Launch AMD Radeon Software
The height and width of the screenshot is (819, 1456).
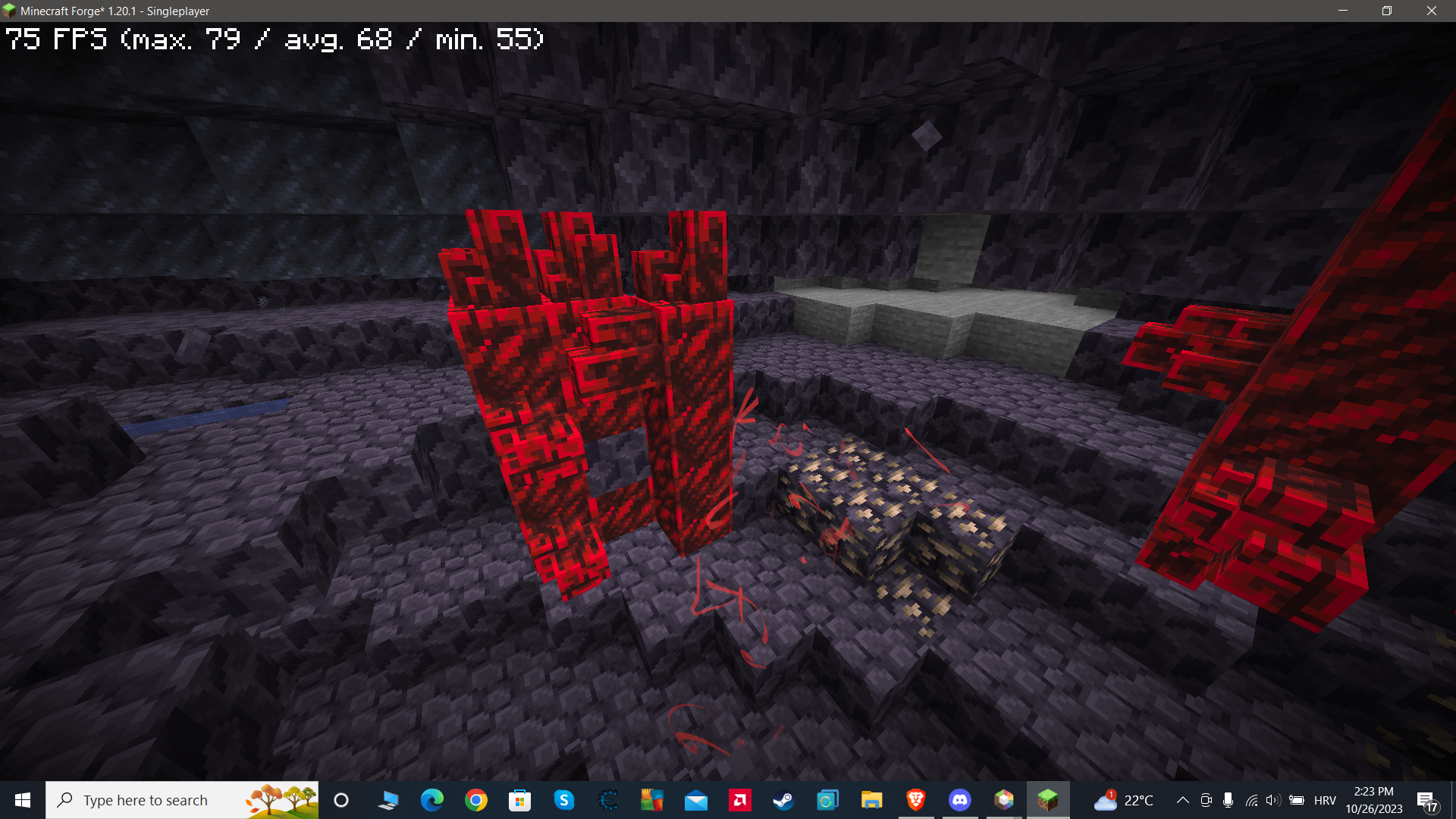click(739, 799)
